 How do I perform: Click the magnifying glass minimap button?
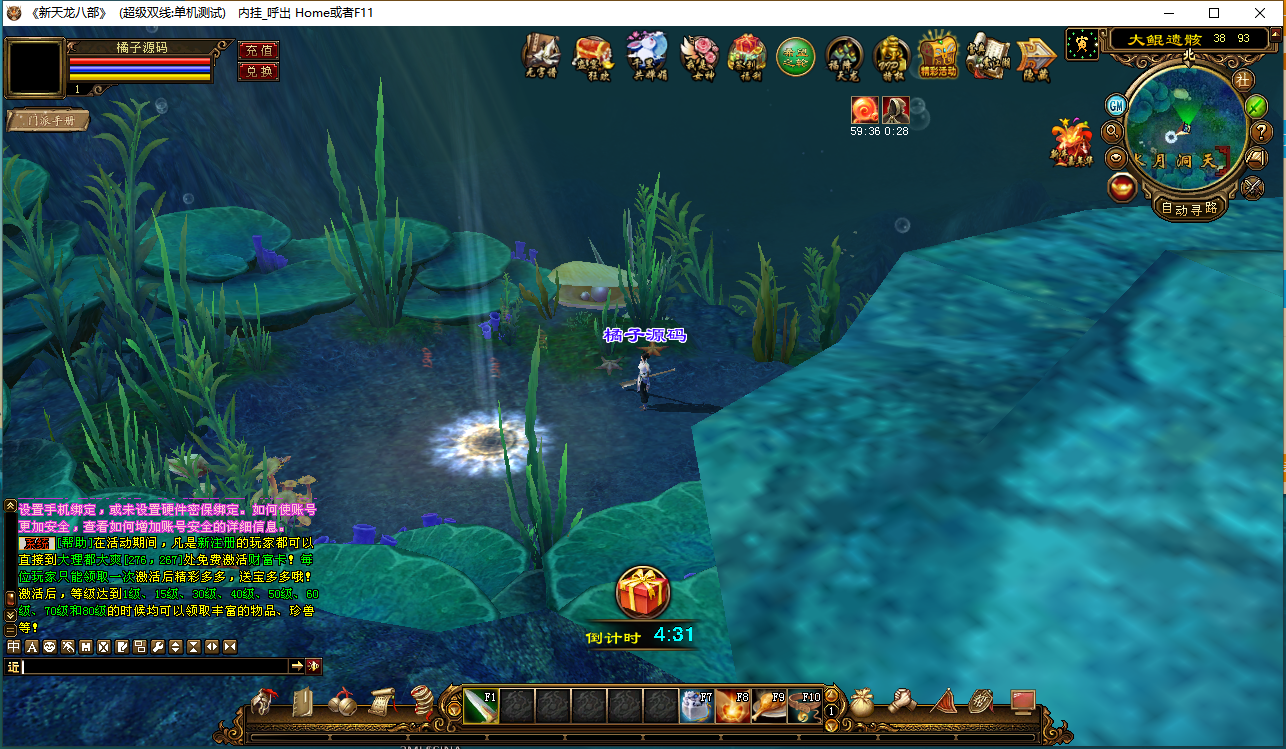pos(1112,132)
